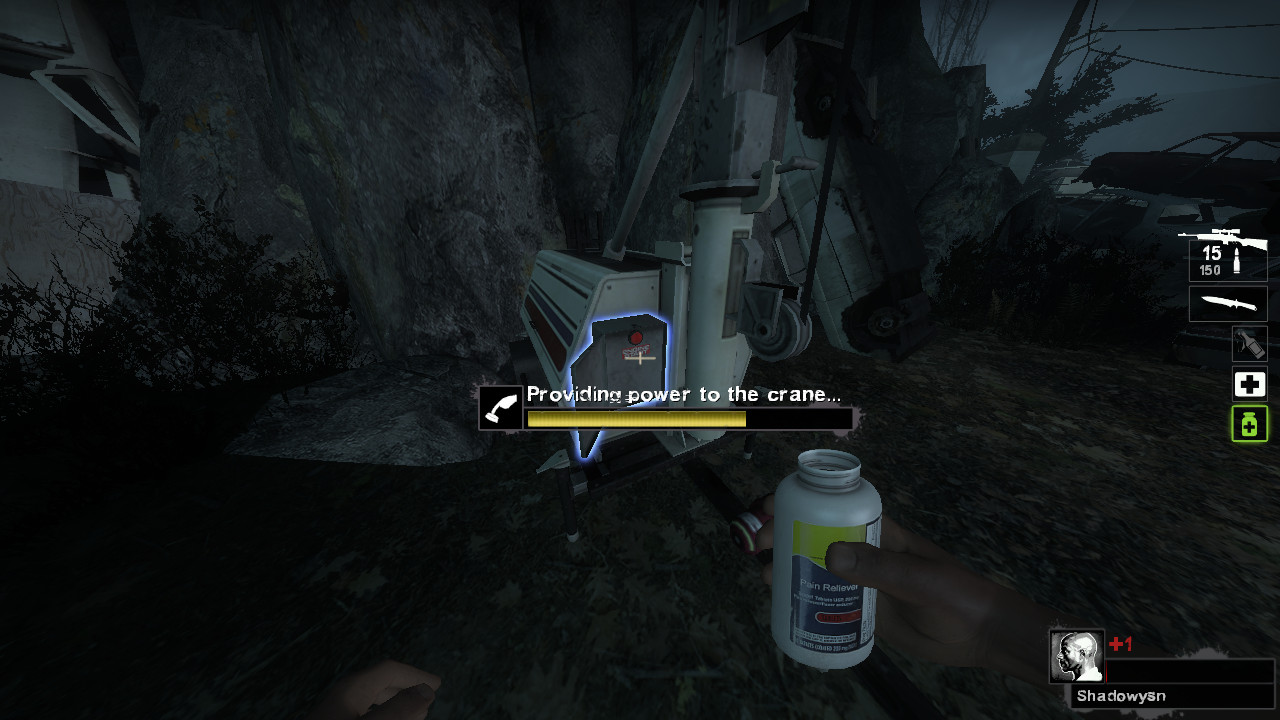Toggle the green outline on the pills slot
The height and width of the screenshot is (720, 1280).
(1248, 425)
